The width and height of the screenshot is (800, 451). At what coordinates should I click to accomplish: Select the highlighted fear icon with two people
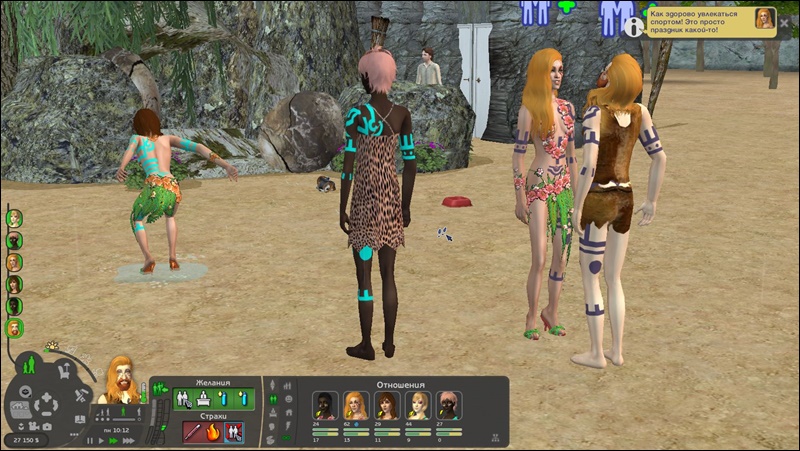click(x=234, y=432)
